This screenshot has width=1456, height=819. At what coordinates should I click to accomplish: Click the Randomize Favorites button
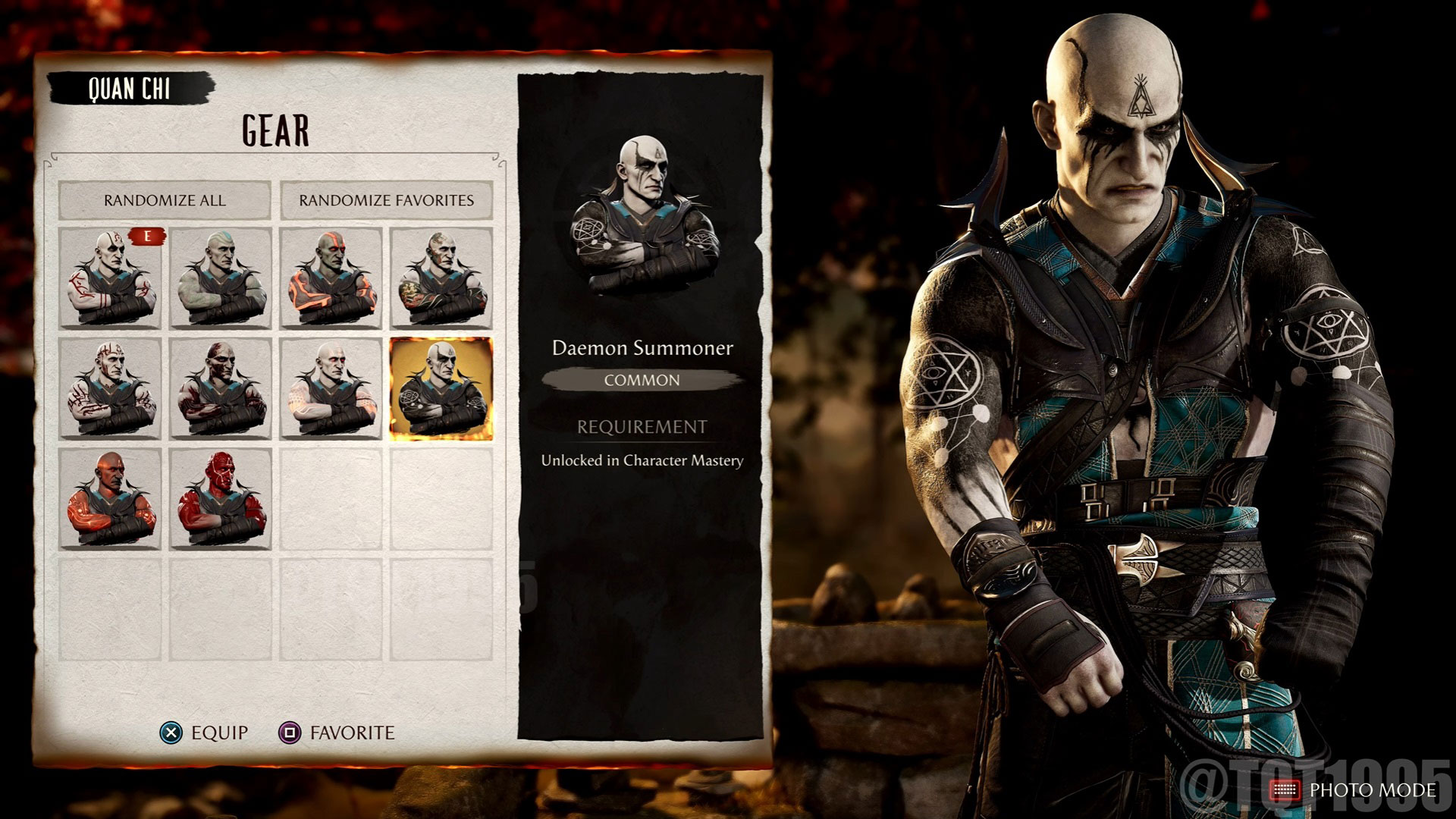click(387, 201)
